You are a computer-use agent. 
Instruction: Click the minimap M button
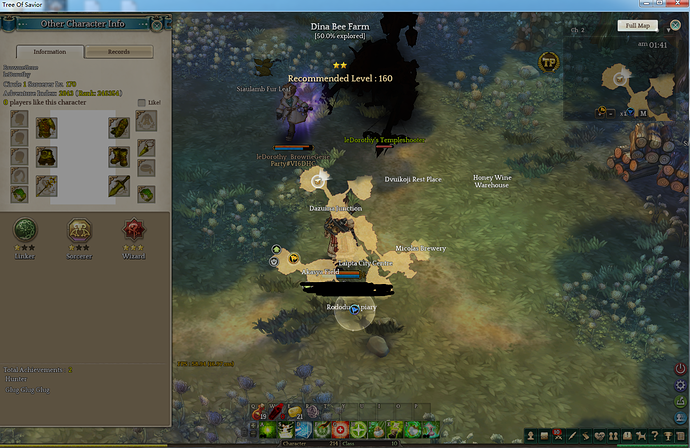pos(643,113)
